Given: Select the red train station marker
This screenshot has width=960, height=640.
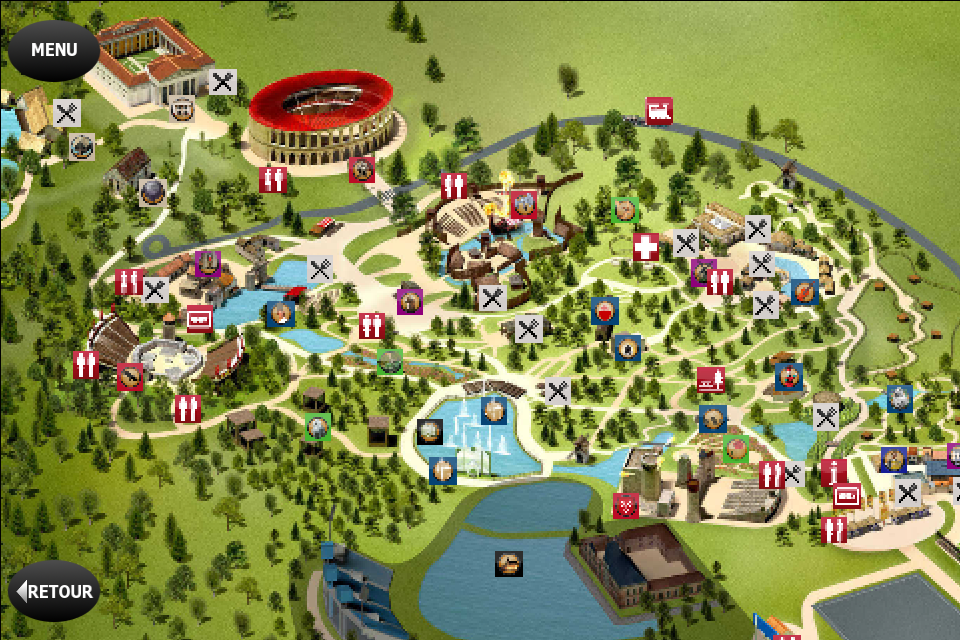Looking at the screenshot, I should click(659, 111).
